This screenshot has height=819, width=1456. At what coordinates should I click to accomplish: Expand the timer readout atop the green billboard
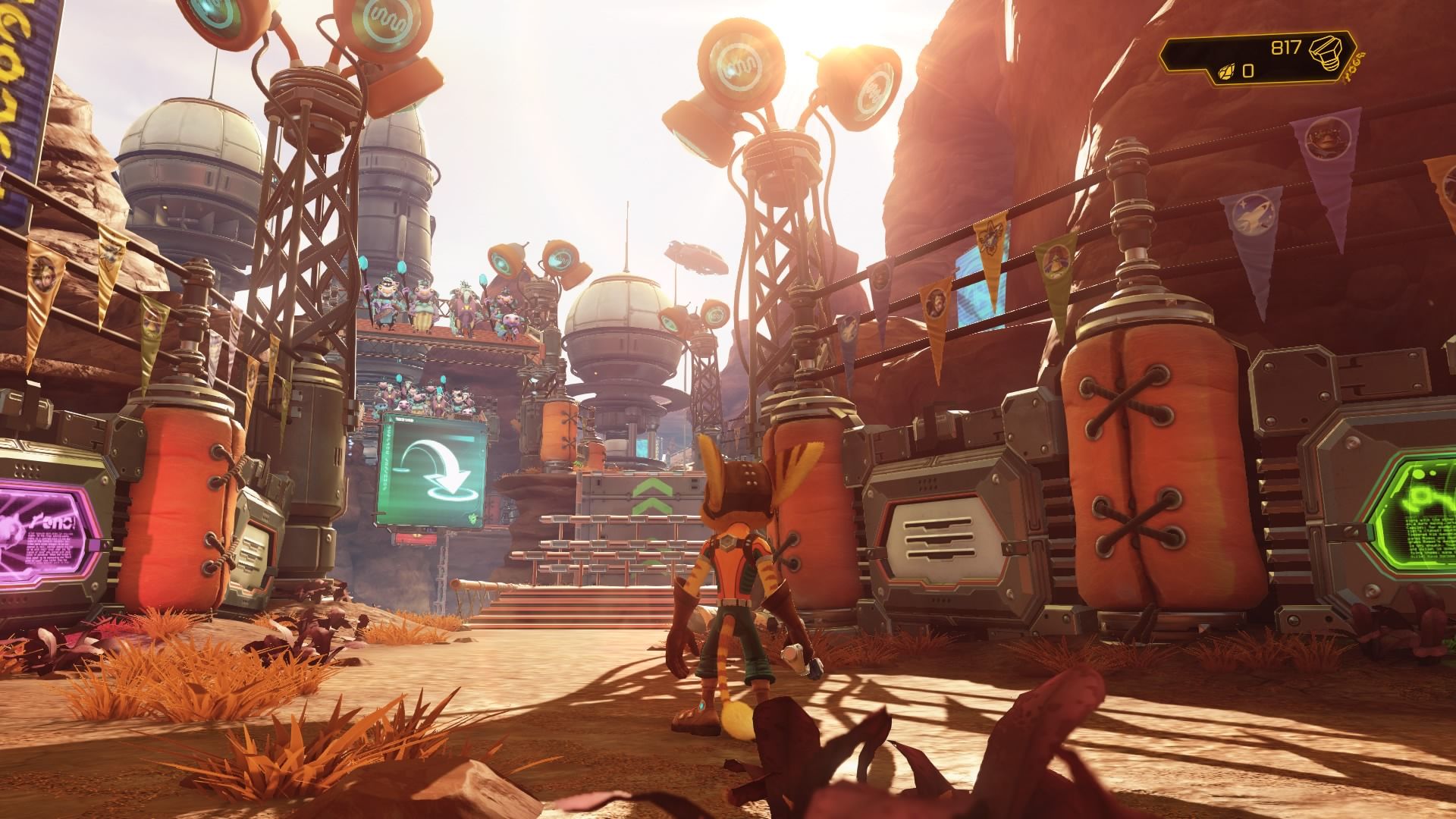[404, 419]
